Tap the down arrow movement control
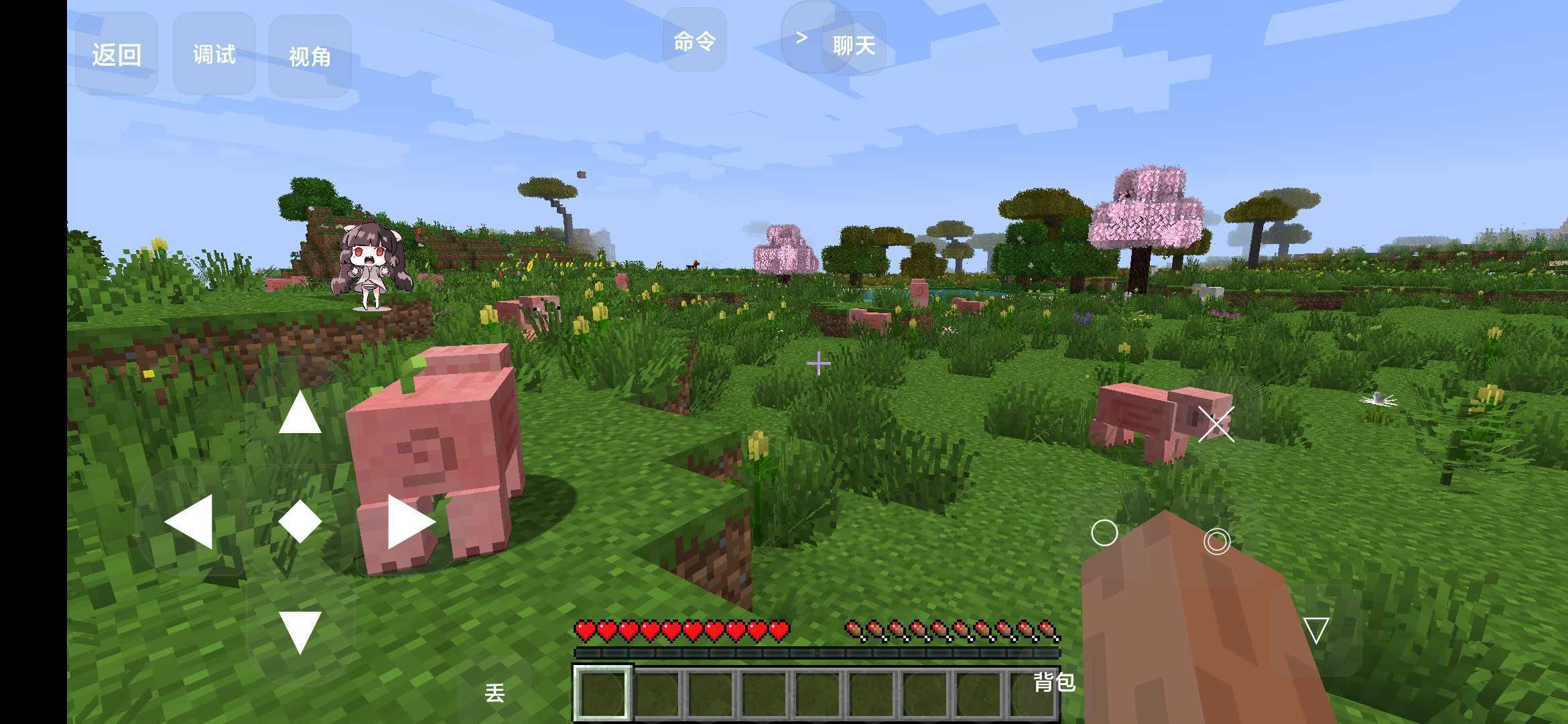 [300, 631]
